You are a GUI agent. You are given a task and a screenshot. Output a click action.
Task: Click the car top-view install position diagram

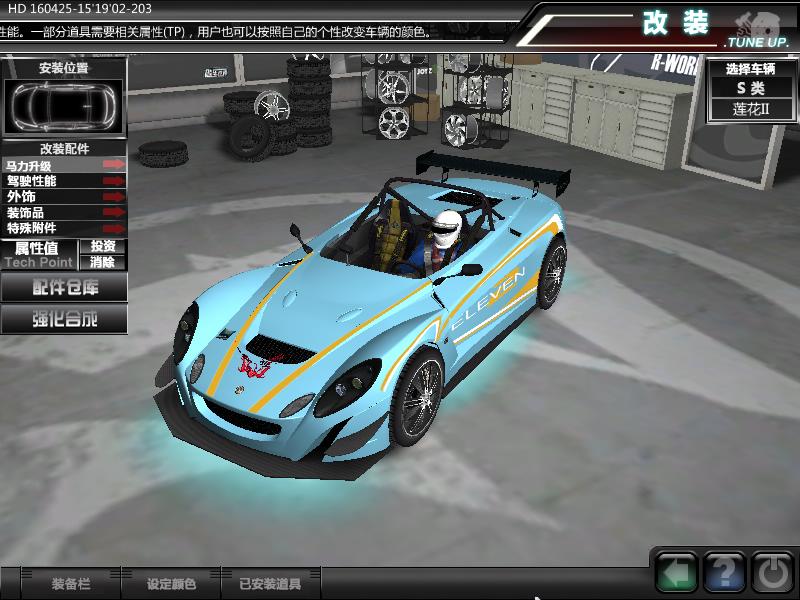point(64,105)
